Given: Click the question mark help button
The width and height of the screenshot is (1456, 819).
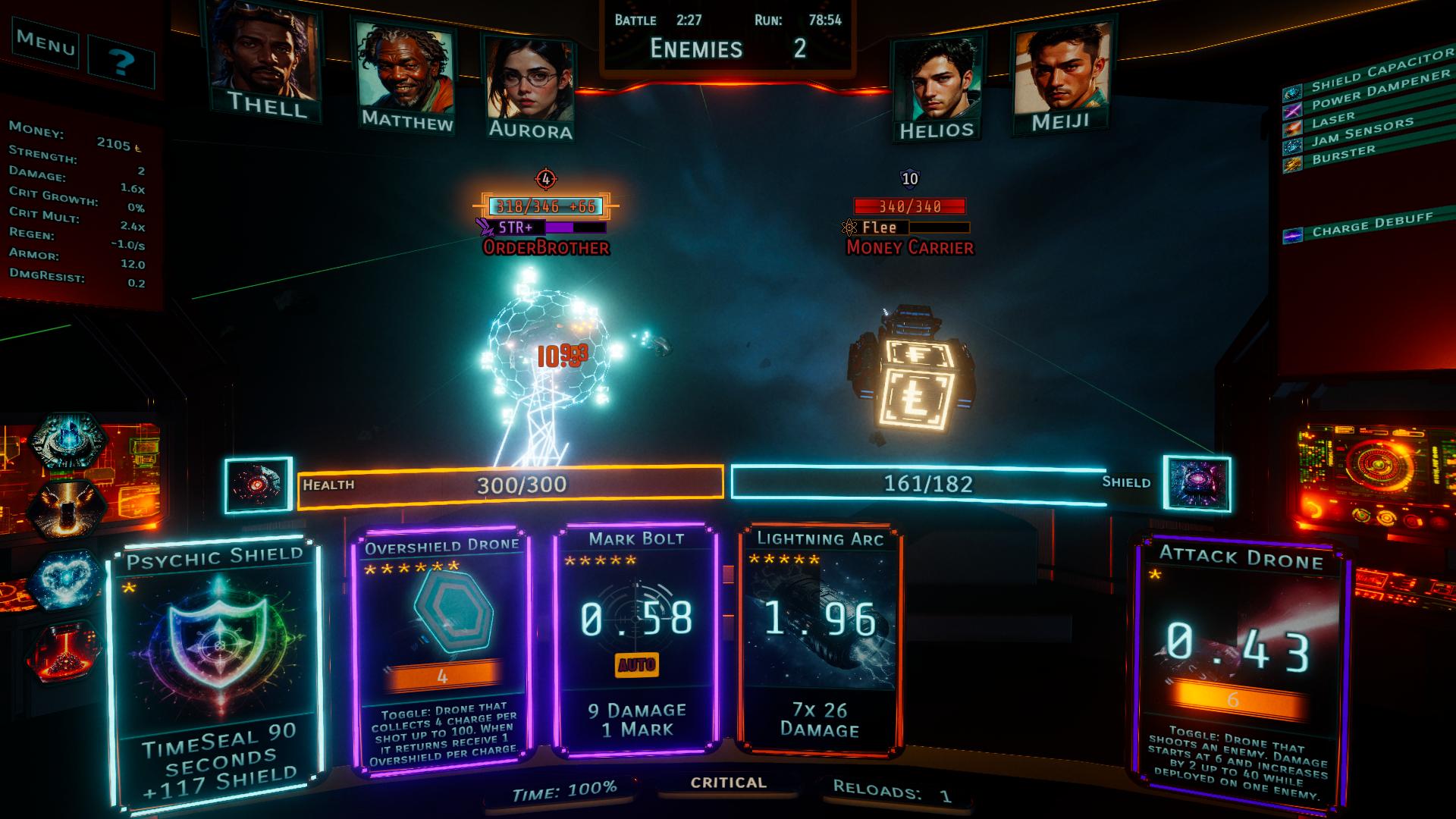Looking at the screenshot, I should click(121, 62).
